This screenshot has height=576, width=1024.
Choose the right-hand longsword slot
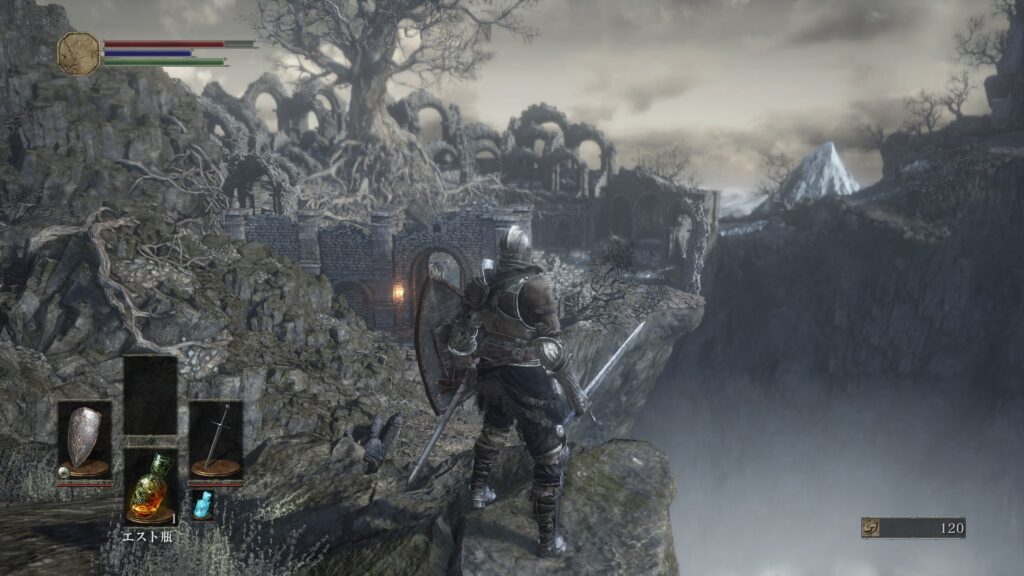(x=215, y=440)
